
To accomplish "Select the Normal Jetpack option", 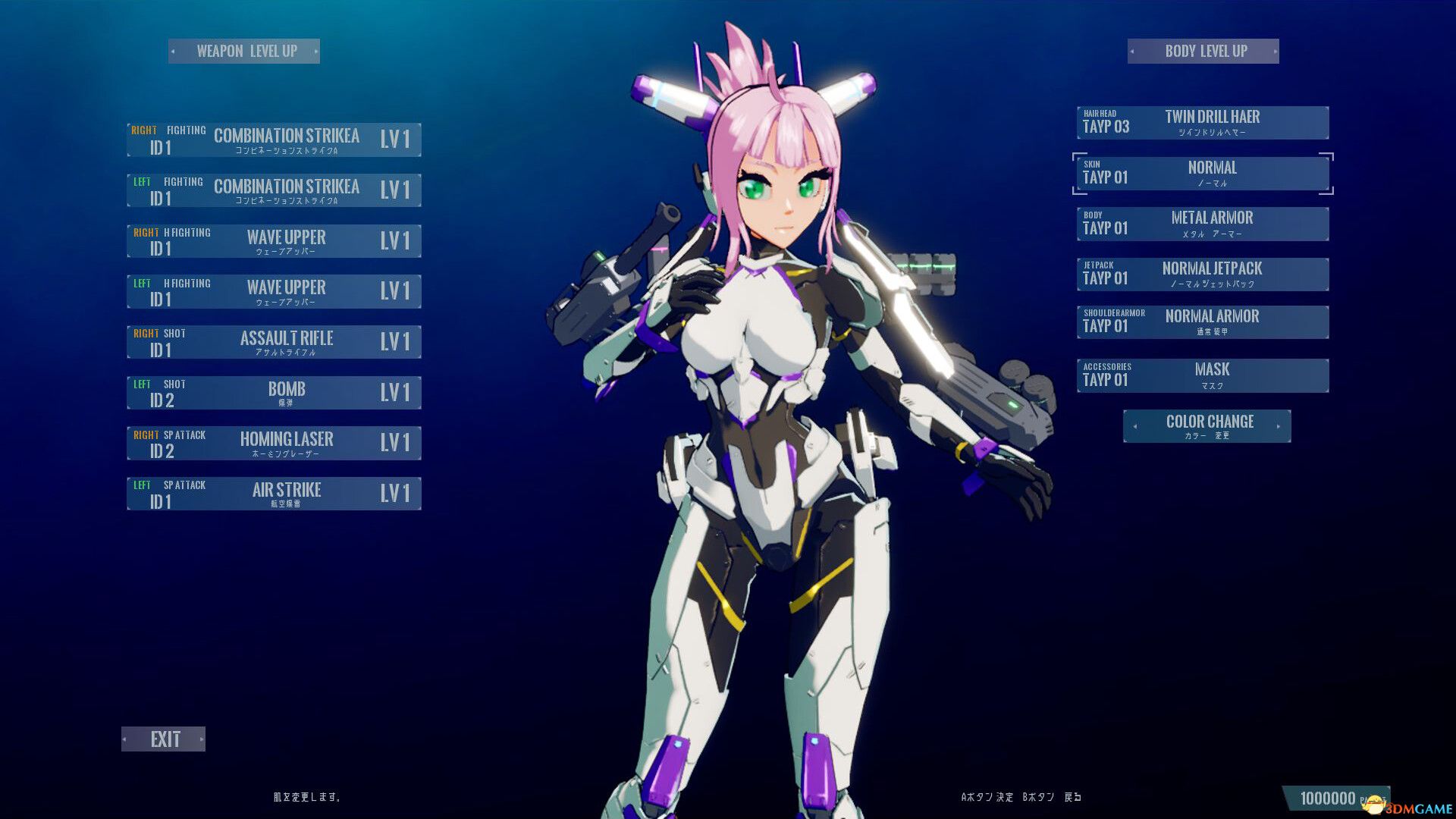I will pyautogui.click(x=1202, y=273).
